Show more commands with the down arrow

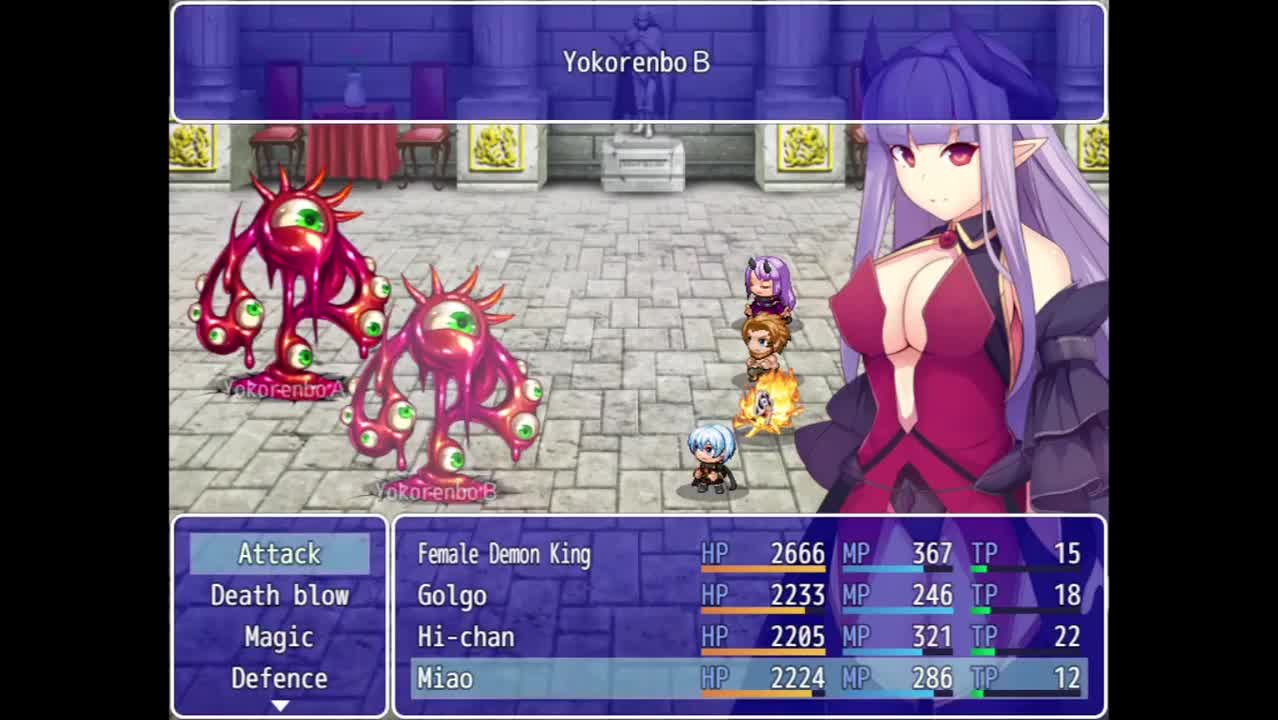coord(280,706)
